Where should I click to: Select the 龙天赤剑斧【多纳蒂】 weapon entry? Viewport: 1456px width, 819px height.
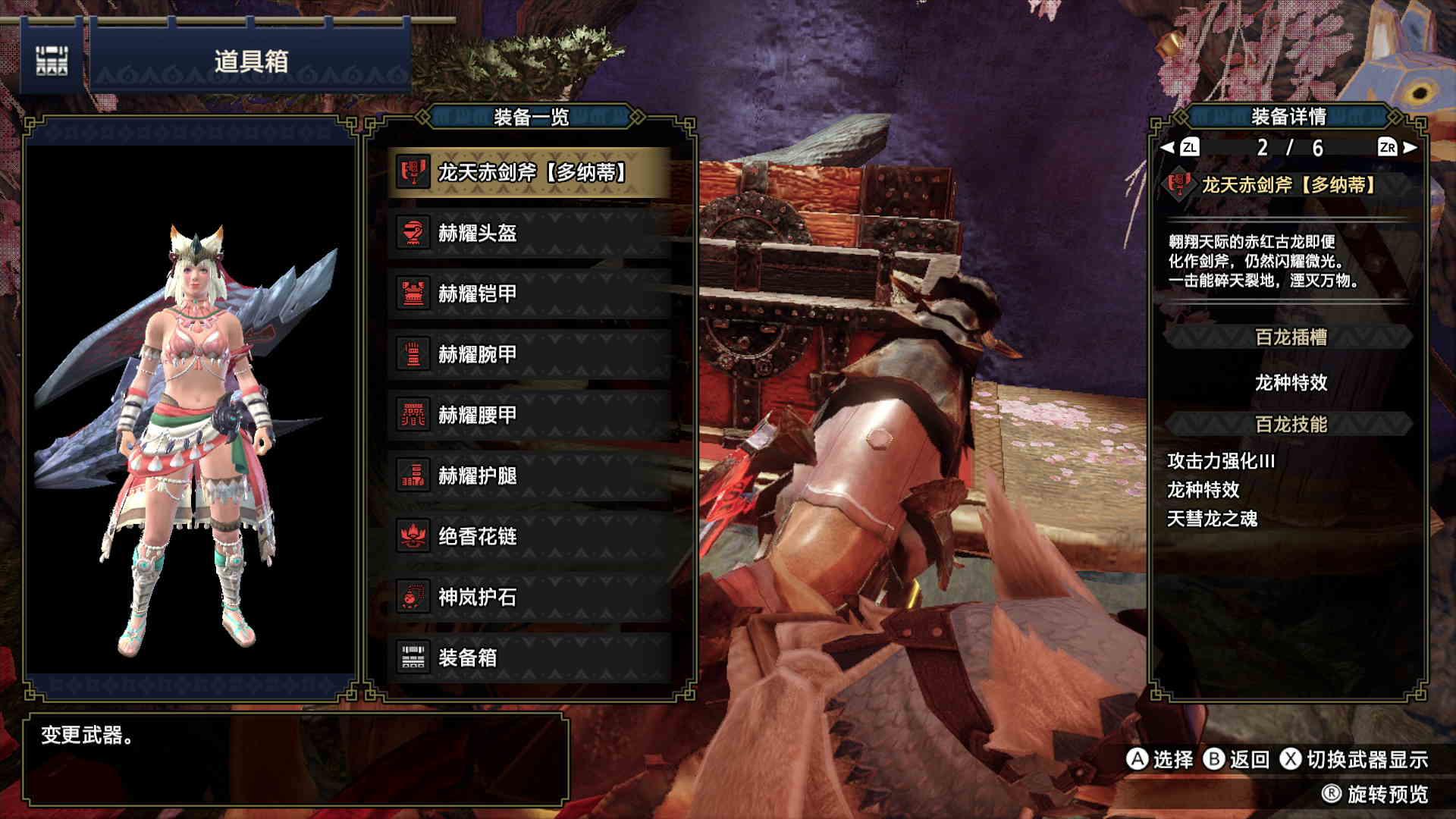529,173
